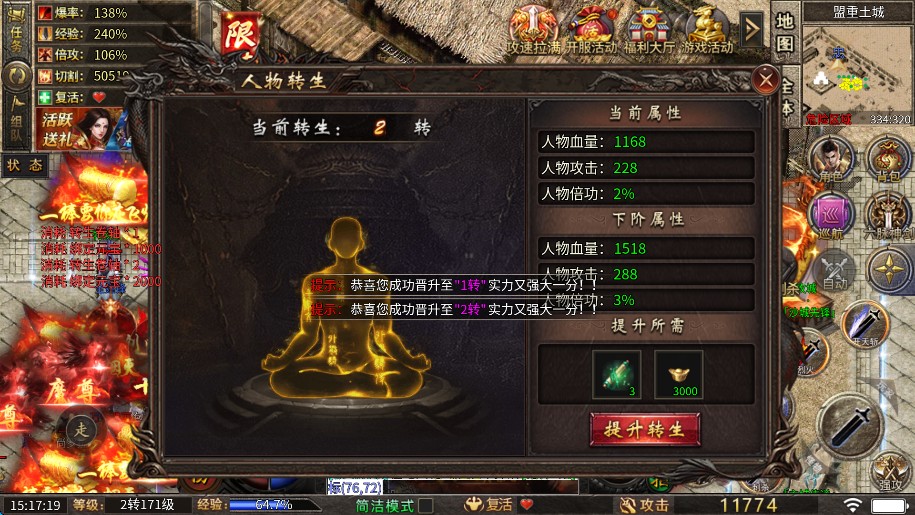The height and width of the screenshot is (515, 915).
Task: Open the 攻速拉满 event icon
Action: [x=533, y=28]
